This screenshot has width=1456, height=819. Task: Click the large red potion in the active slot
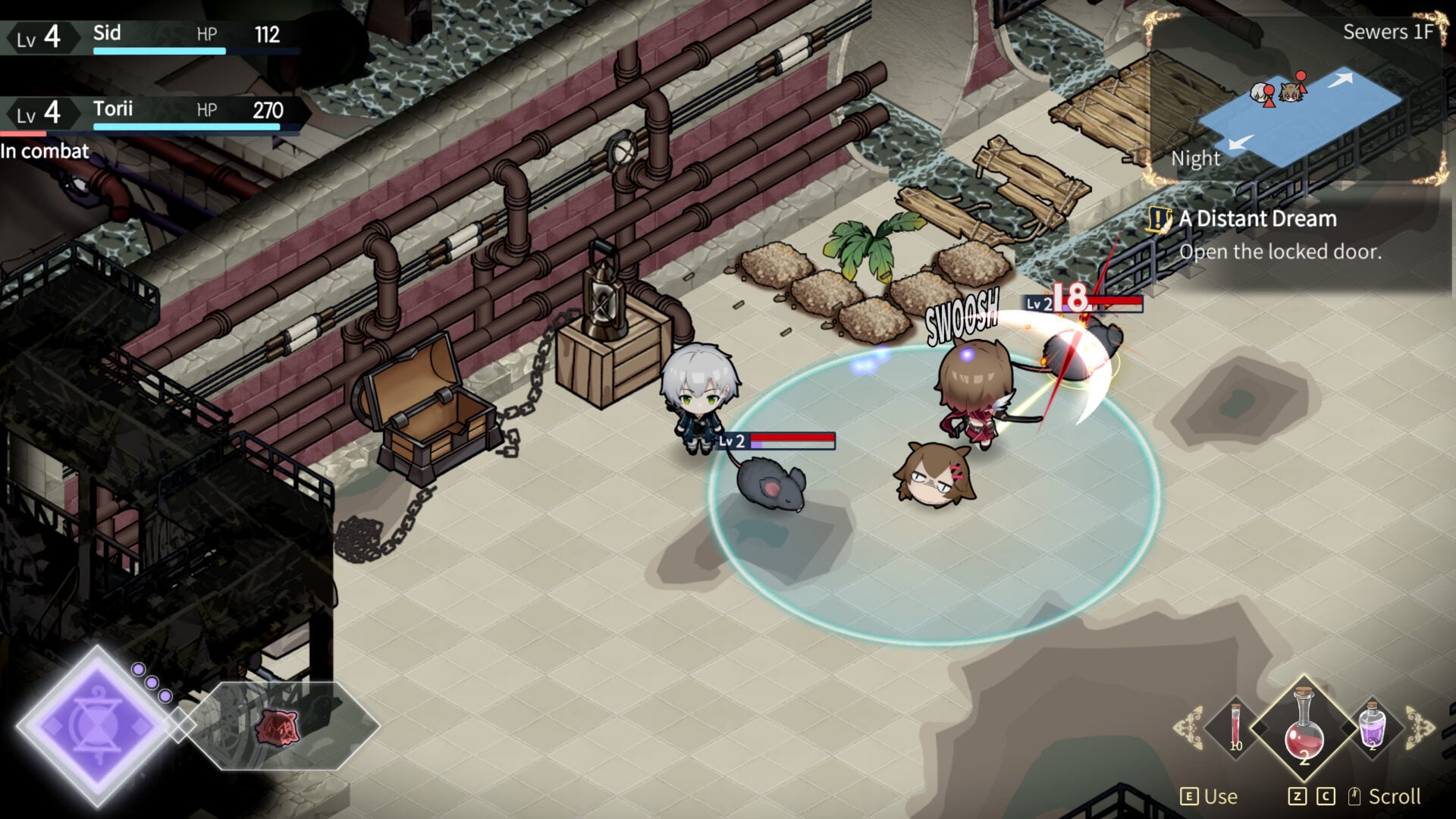click(x=1304, y=723)
